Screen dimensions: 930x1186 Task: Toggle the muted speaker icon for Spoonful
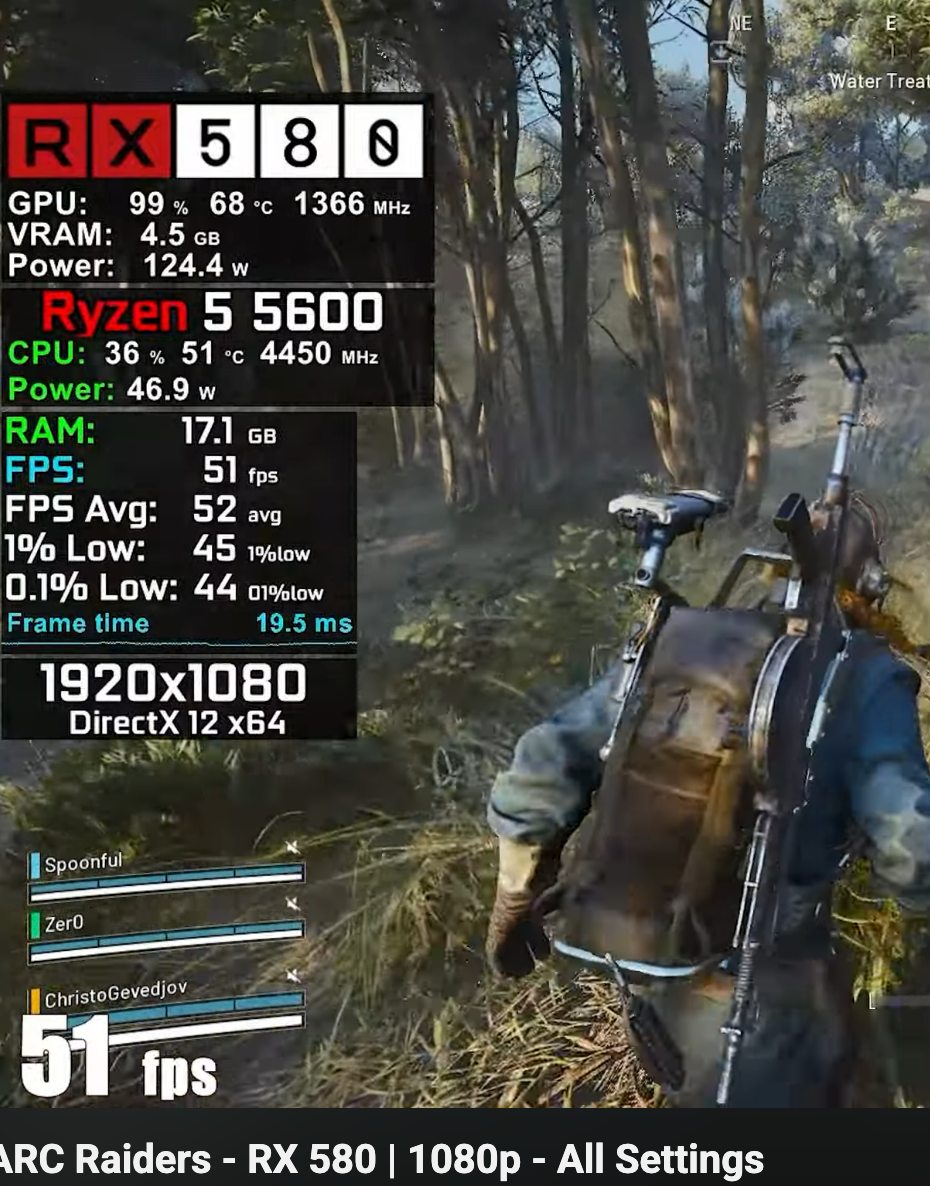292,849
